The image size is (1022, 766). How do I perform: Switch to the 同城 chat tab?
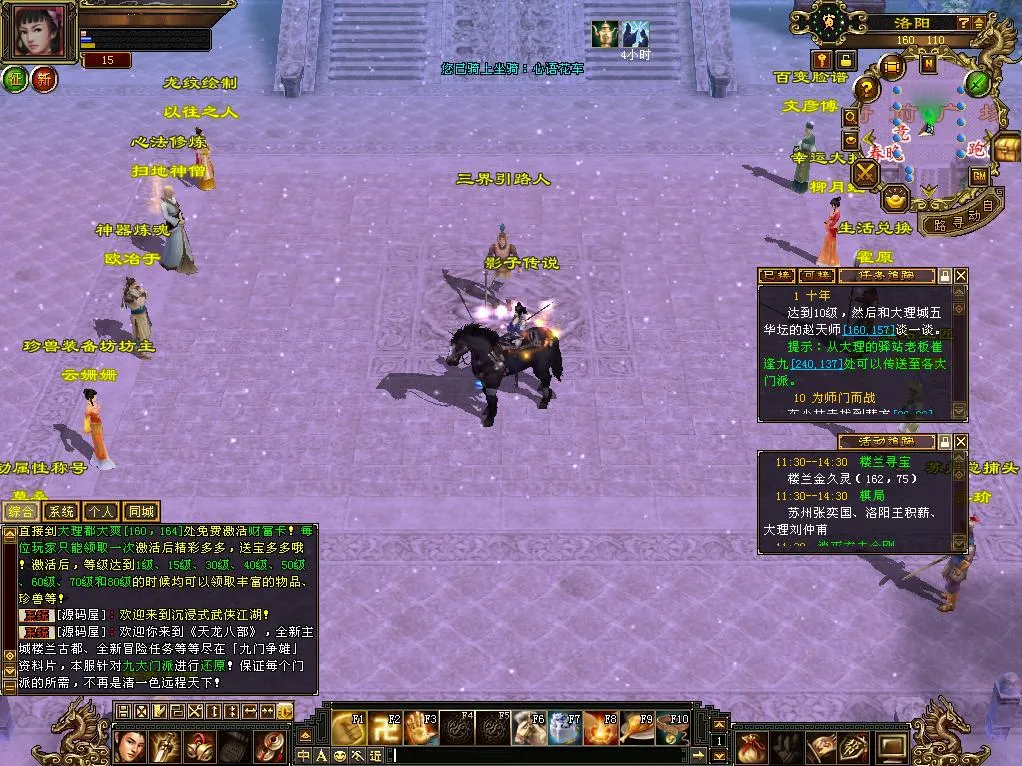click(141, 511)
